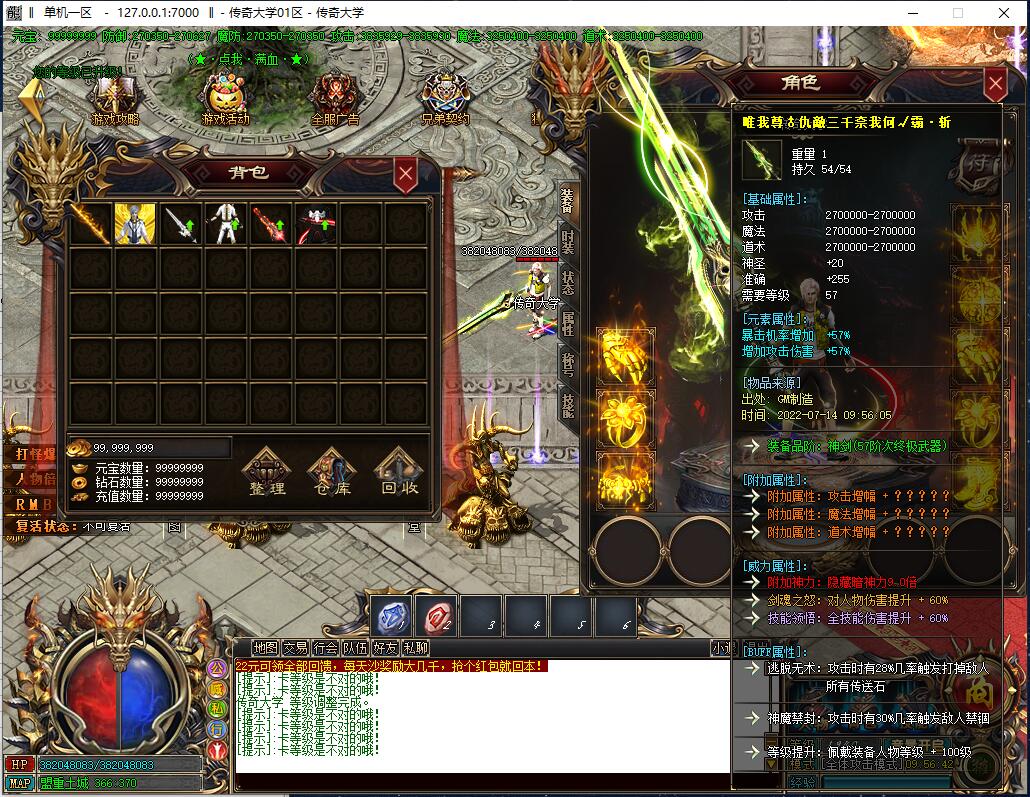Image resolution: width=1030 pixels, height=797 pixels.
Task: Click the 回收 recycle button
Action: (400, 475)
